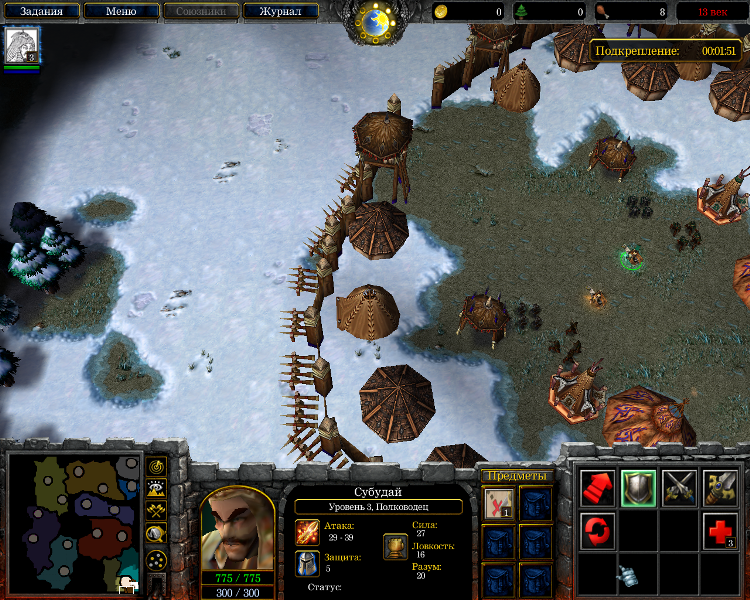The height and width of the screenshot is (600, 750).
Task: Click the Союзники allies button
Action: coord(200,12)
